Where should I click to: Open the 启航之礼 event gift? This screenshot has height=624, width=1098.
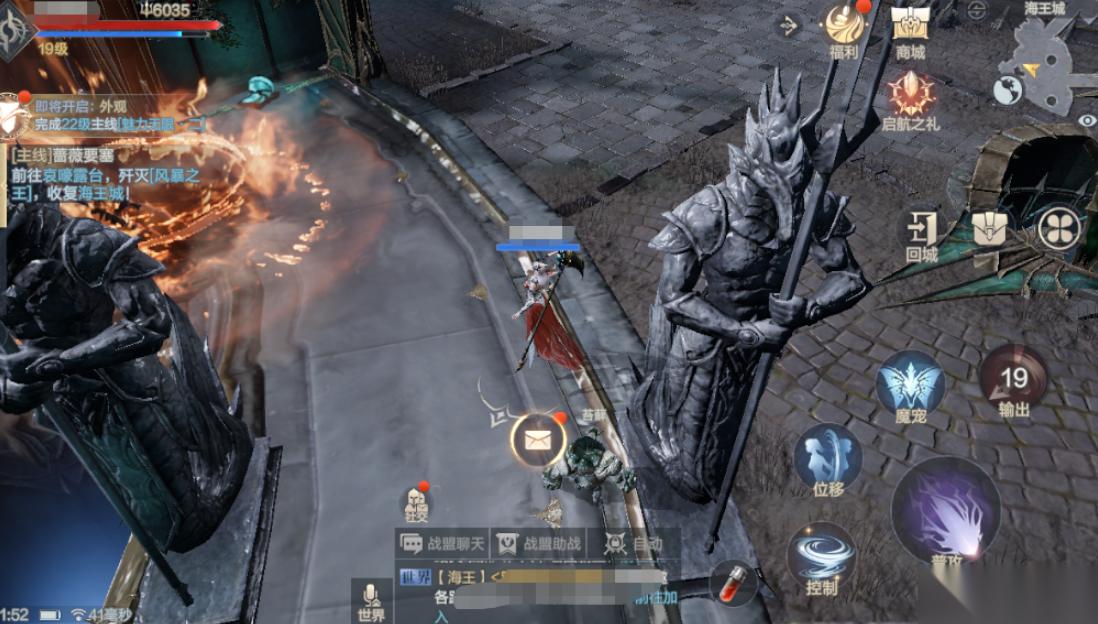pos(911,94)
